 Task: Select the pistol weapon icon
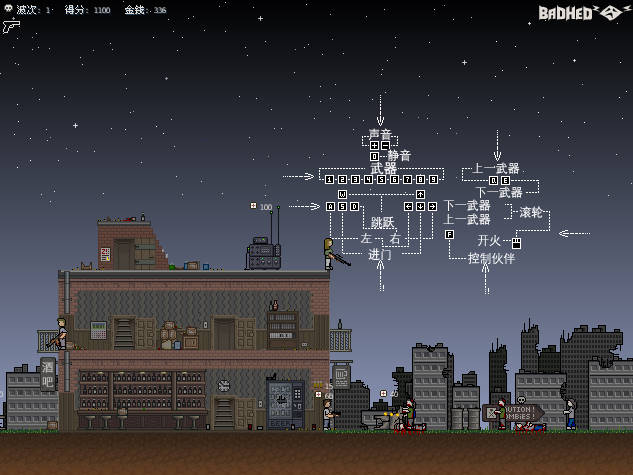pos(11,26)
